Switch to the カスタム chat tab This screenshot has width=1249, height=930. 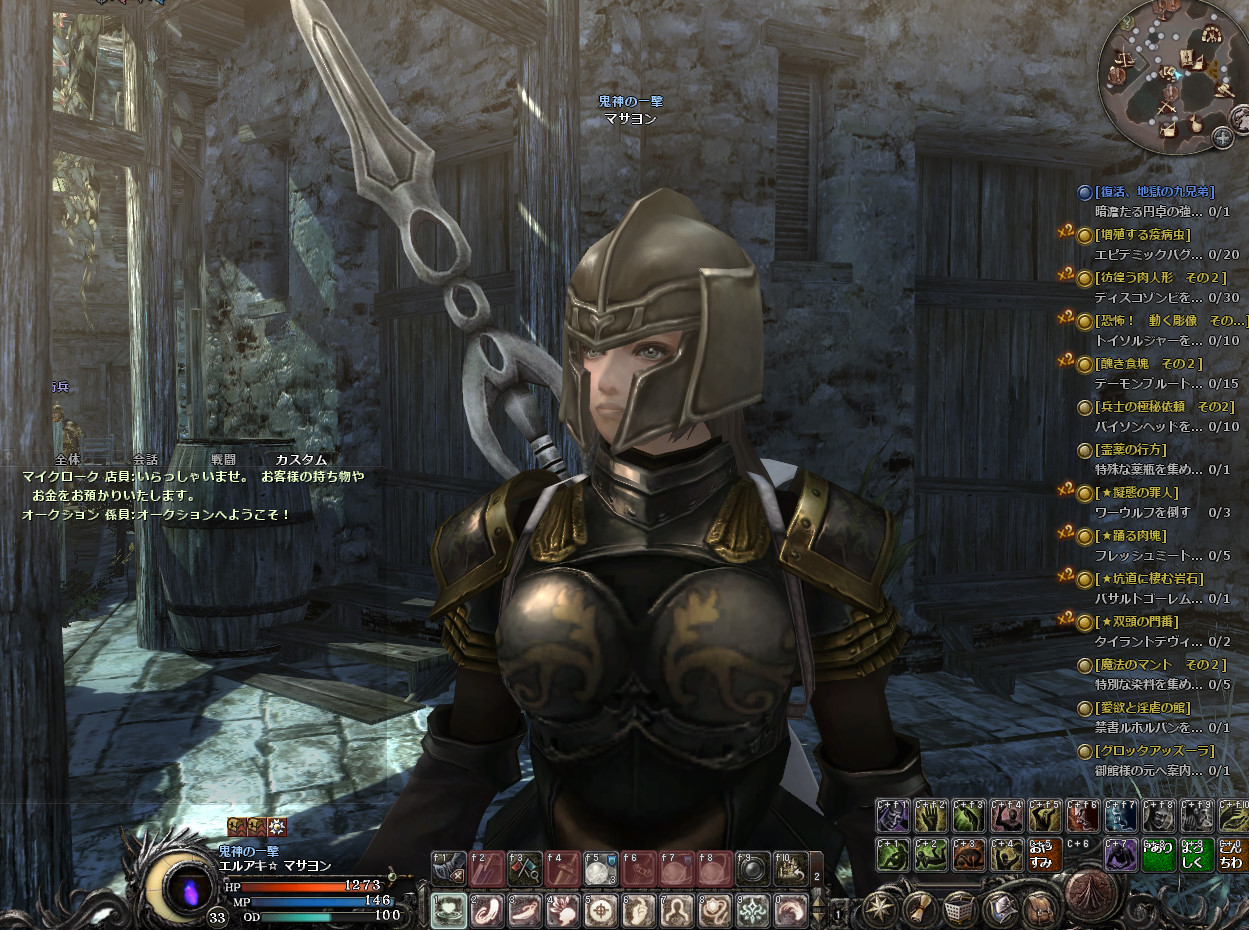pyautogui.click(x=301, y=459)
